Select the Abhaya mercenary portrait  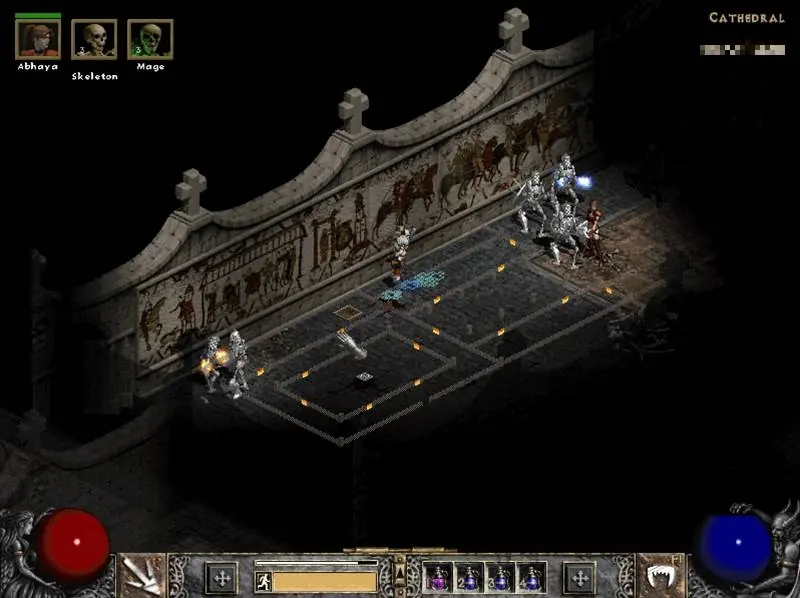(x=38, y=39)
